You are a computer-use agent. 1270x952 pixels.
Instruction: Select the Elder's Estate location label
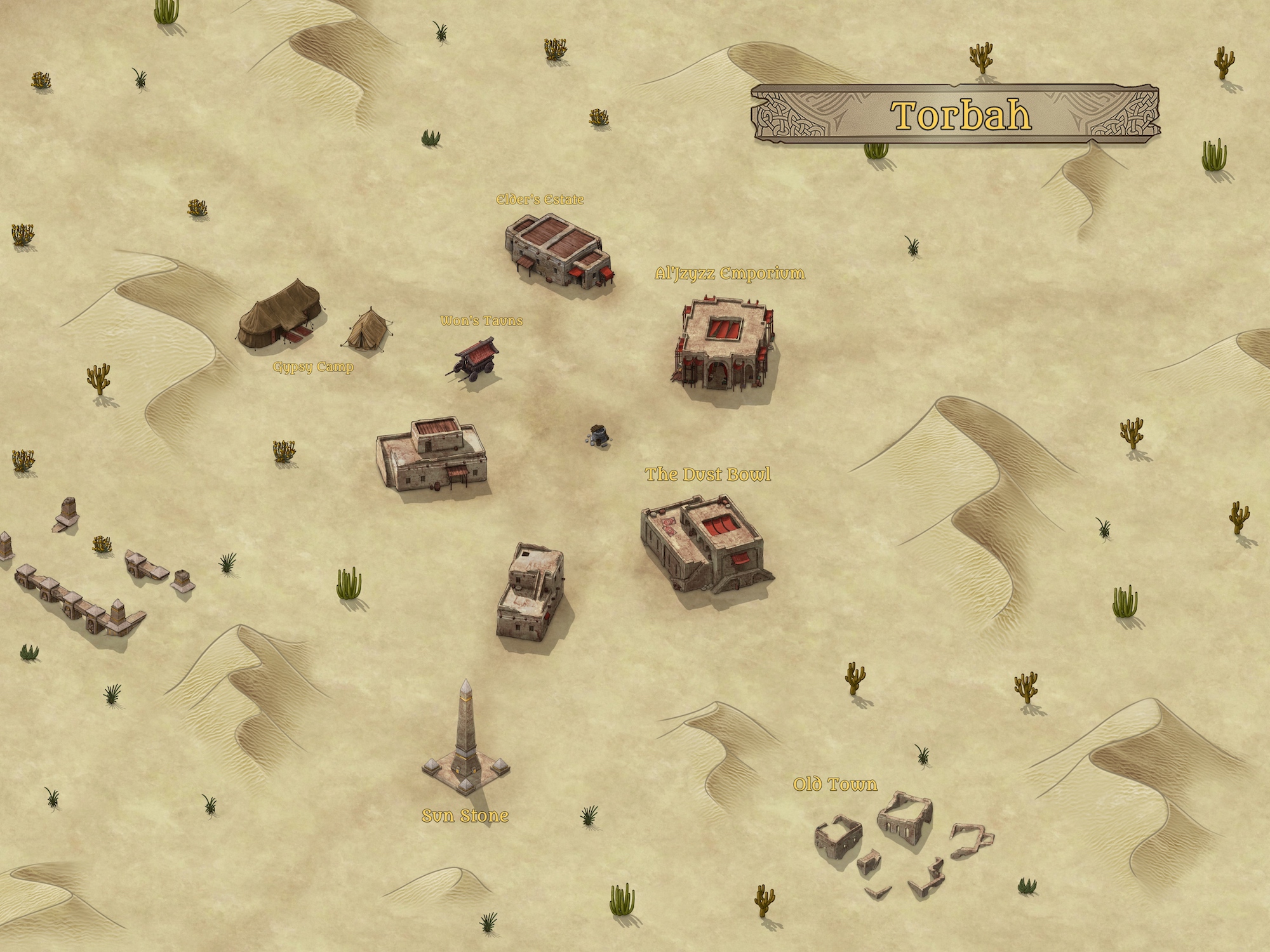pos(540,200)
